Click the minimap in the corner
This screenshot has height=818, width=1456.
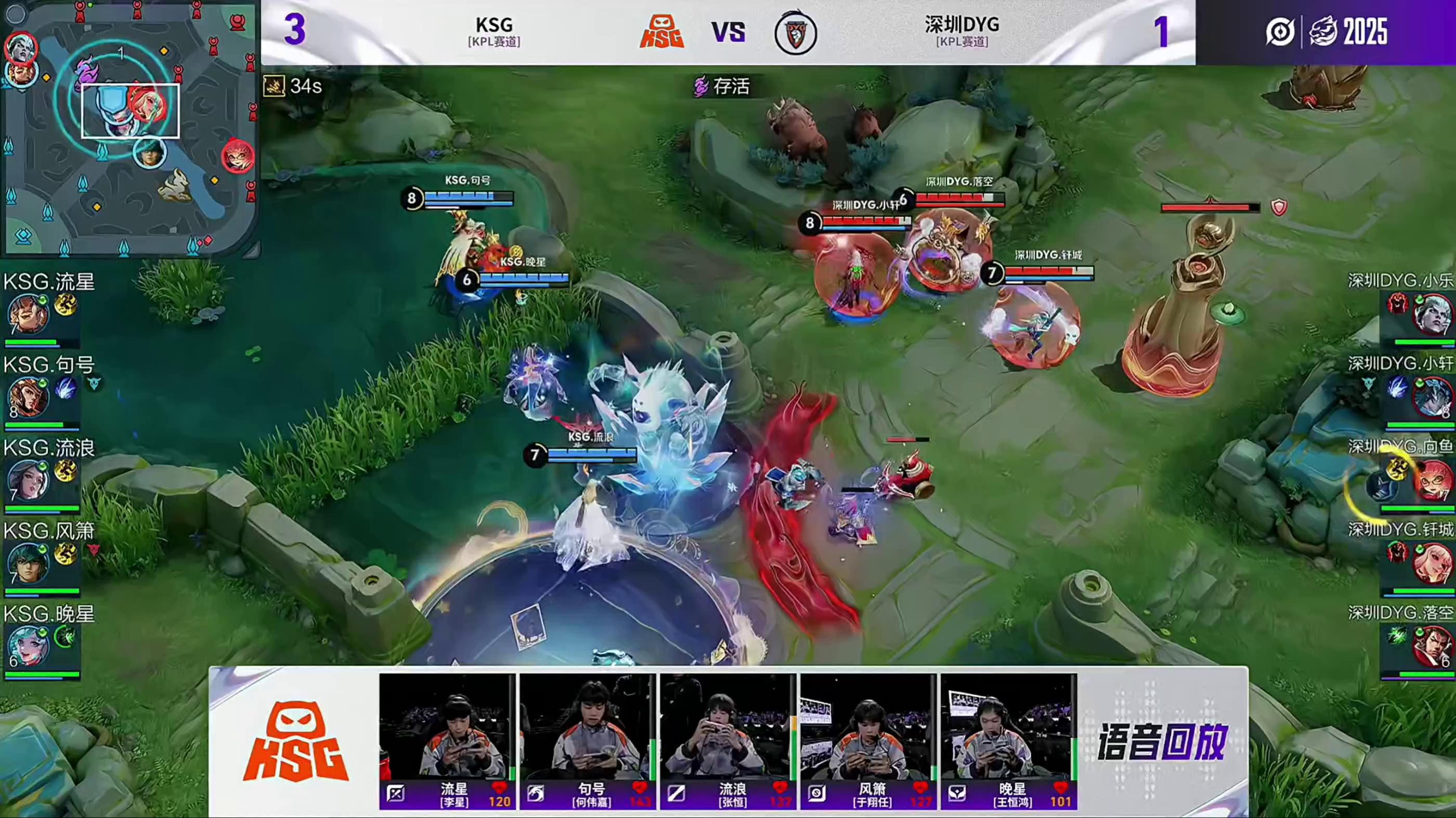pyautogui.click(x=130, y=129)
